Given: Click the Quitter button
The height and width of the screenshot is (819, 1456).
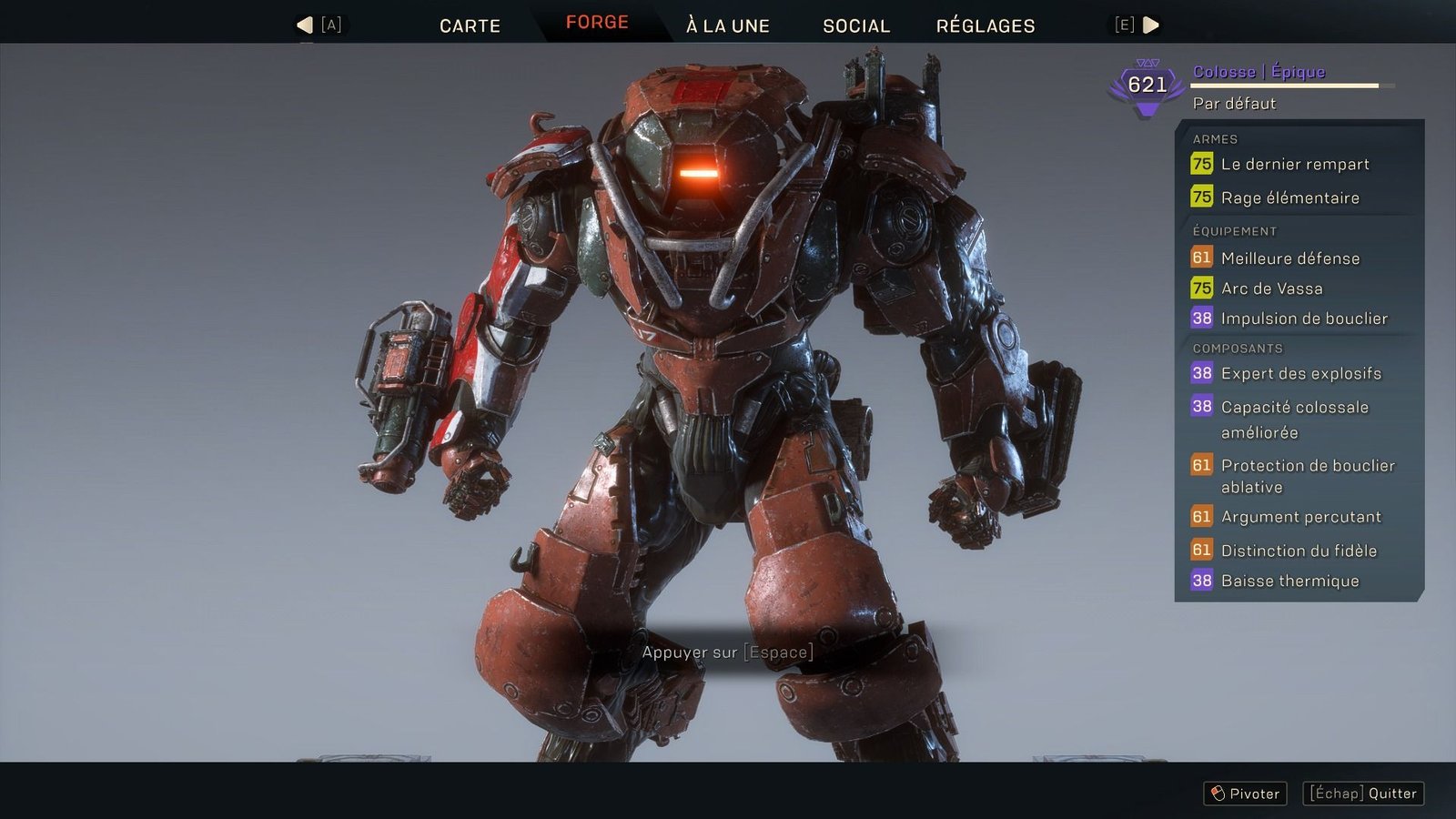Looking at the screenshot, I should pos(1363,794).
